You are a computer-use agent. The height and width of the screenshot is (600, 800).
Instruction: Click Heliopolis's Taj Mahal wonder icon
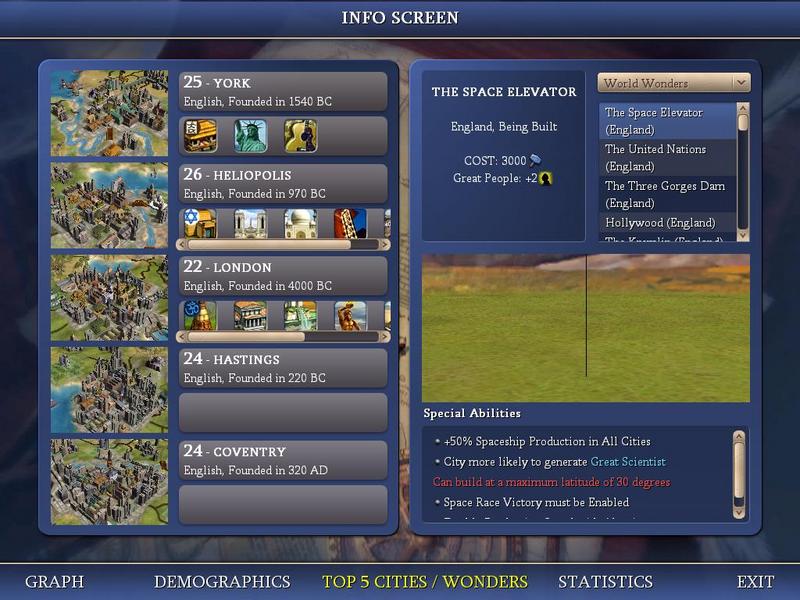(x=300, y=223)
